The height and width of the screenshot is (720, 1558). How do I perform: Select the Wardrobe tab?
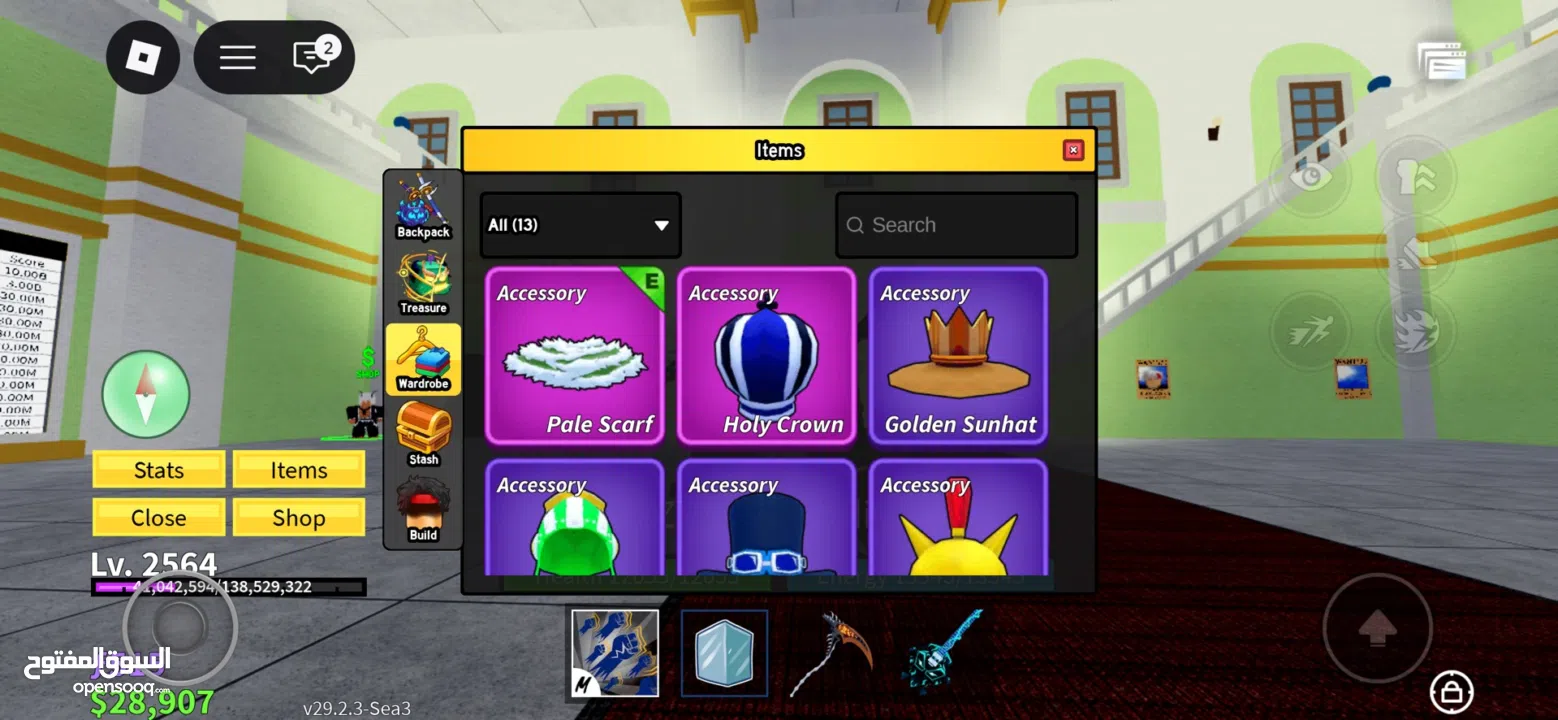[423, 359]
